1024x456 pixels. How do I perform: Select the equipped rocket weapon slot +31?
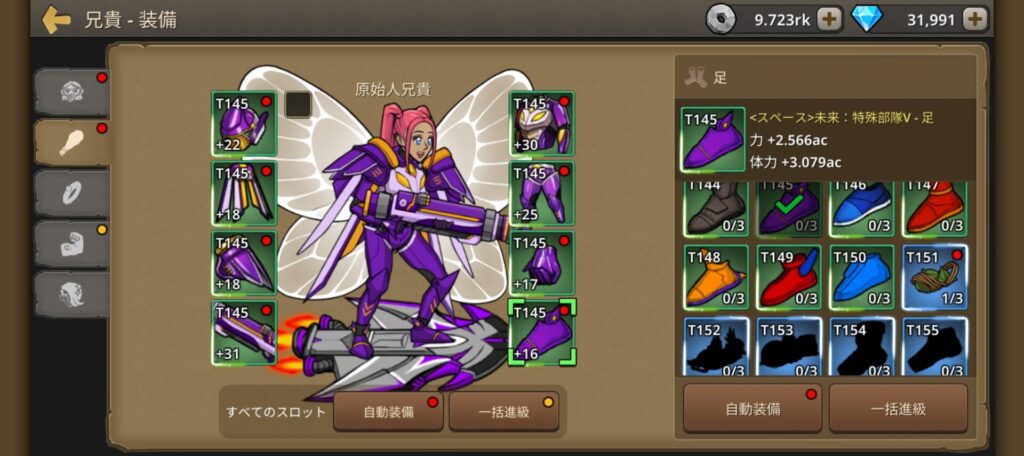[244, 332]
